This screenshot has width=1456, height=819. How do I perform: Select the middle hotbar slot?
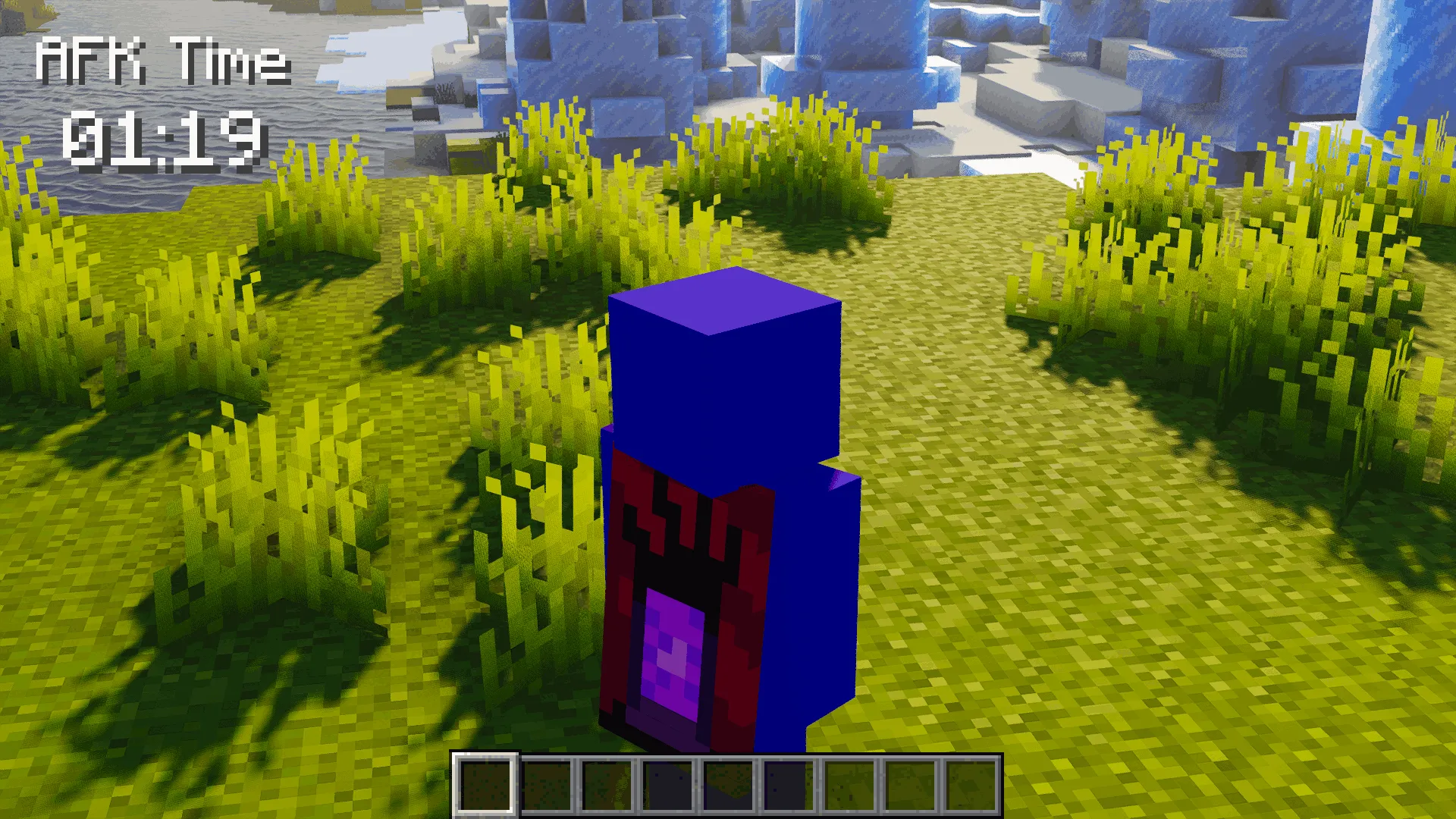(729, 785)
